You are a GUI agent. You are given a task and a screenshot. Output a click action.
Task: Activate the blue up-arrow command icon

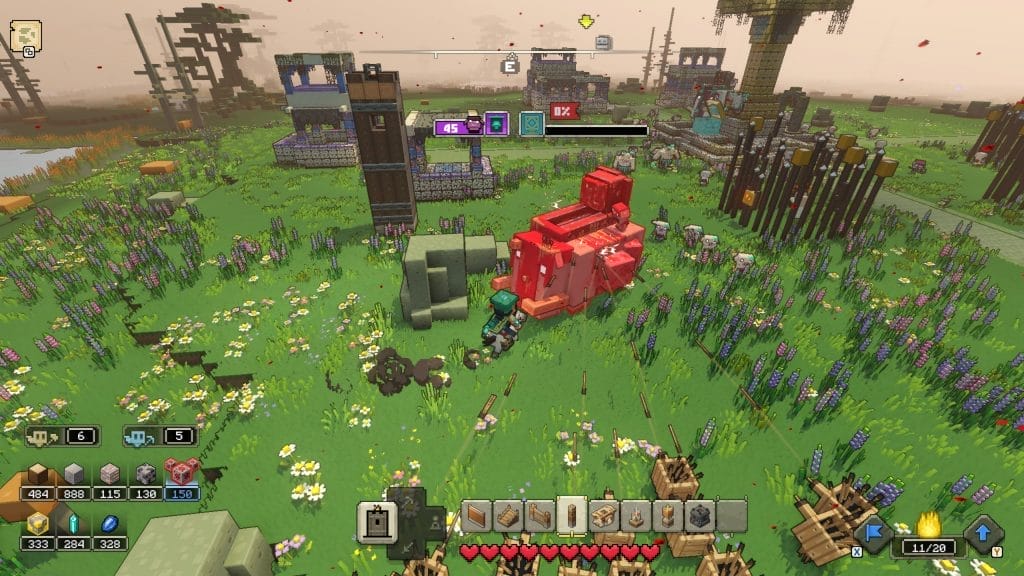[983, 531]
